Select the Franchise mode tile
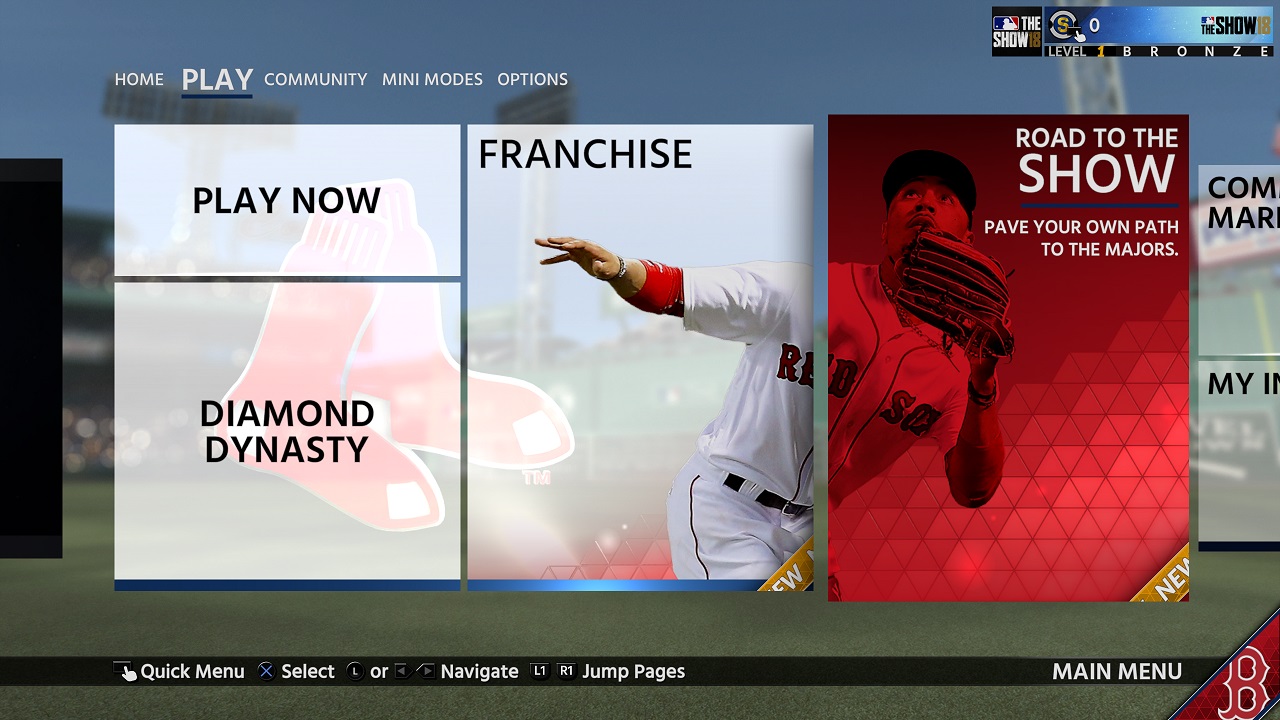This screenshot has width=1280, height=720. point(640,355)
